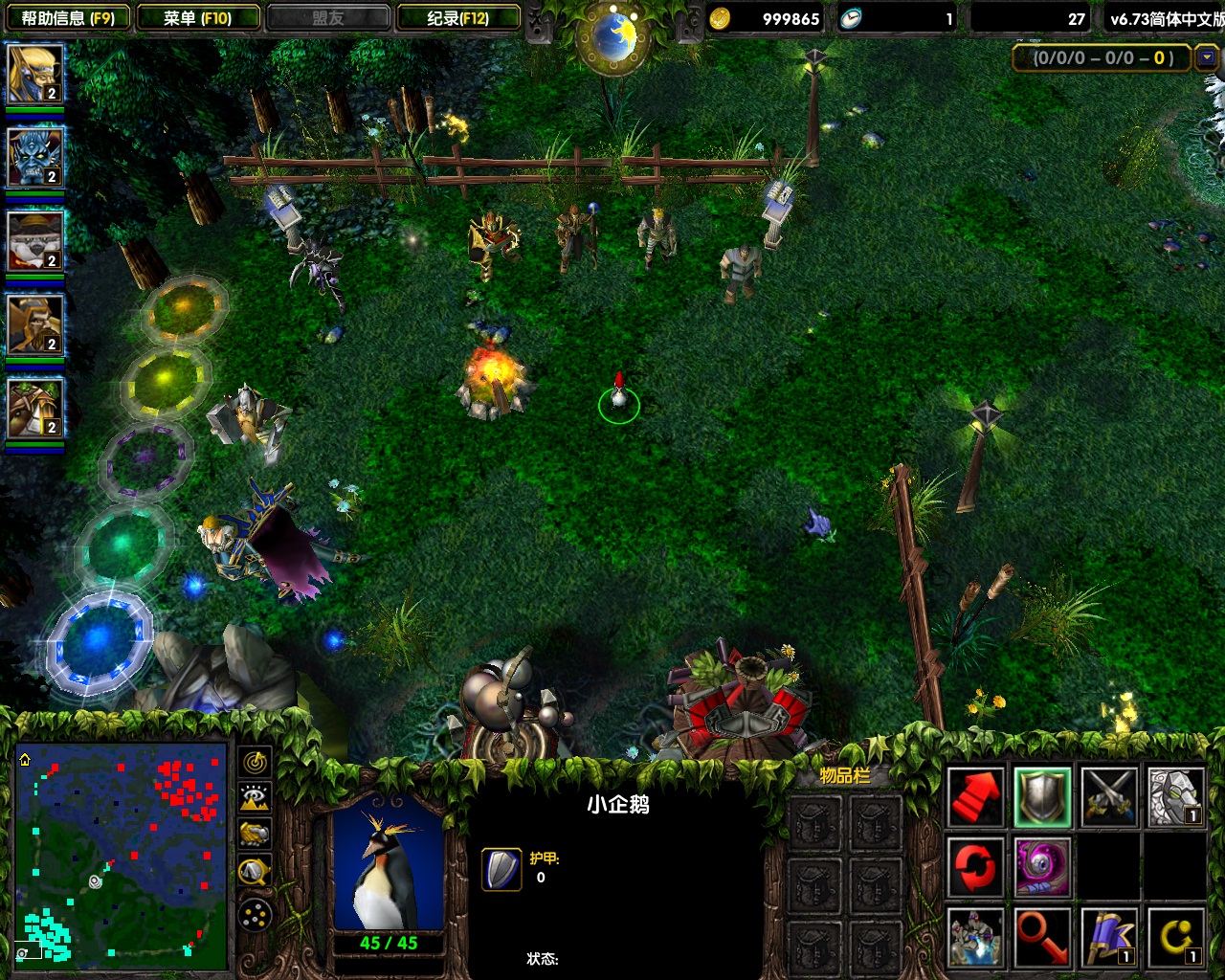The width and height of the screenshot is (1225, 980).
Task: Select the silver shield command icon
Action: coord(1042,797)
